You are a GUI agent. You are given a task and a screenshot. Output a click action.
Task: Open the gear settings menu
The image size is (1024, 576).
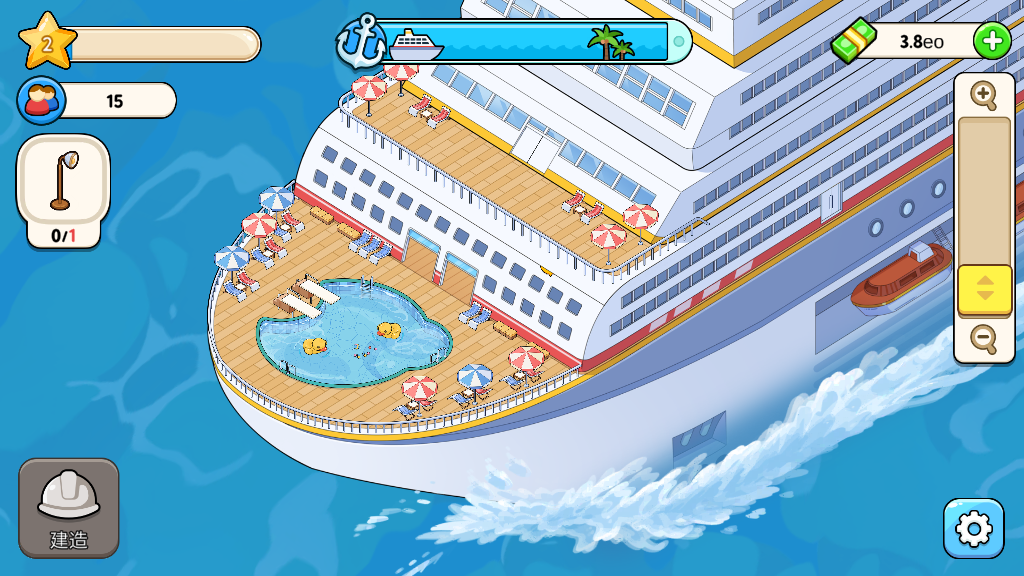click(973, 528)
